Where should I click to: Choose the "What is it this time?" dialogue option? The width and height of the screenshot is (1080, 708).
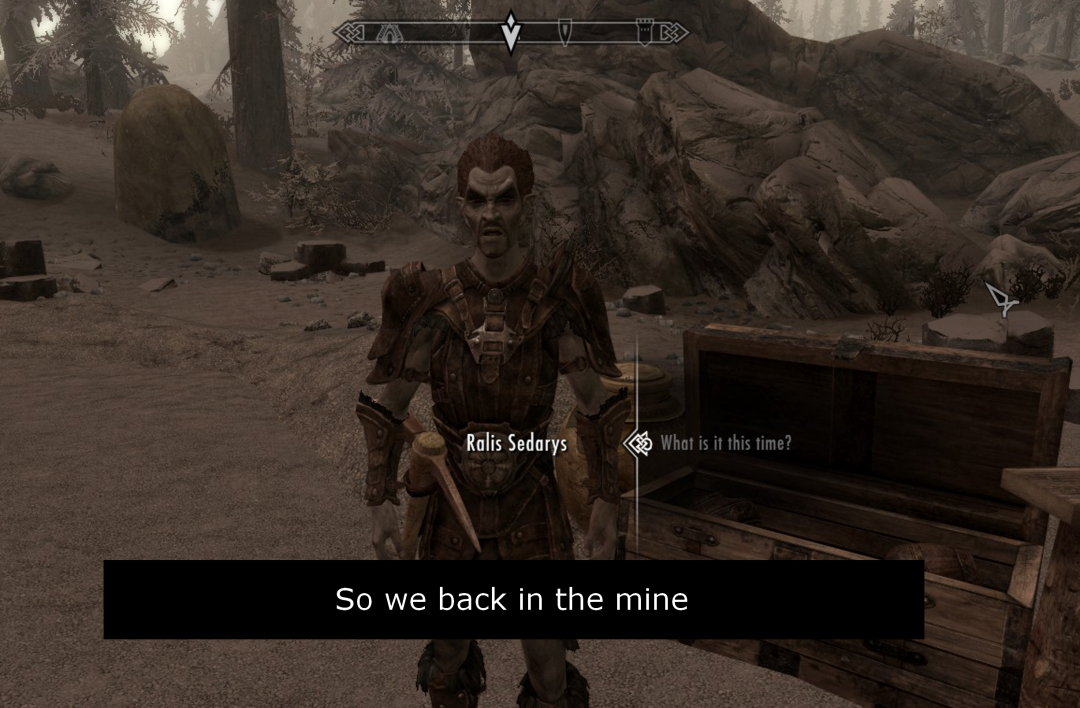pyautogui.click(x=725, y=443)
